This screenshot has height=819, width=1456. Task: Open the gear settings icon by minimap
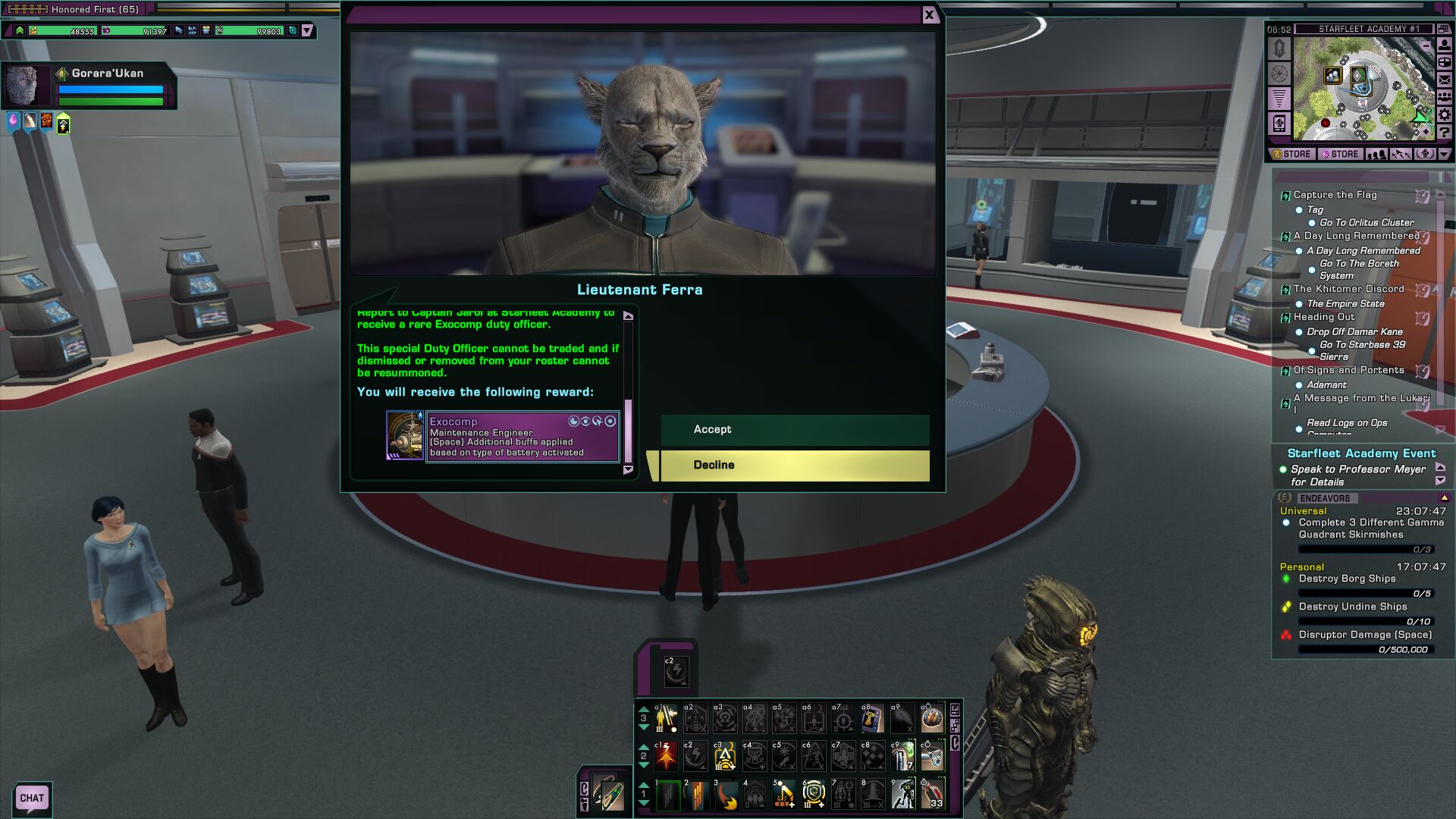(x=1445, y=115)
